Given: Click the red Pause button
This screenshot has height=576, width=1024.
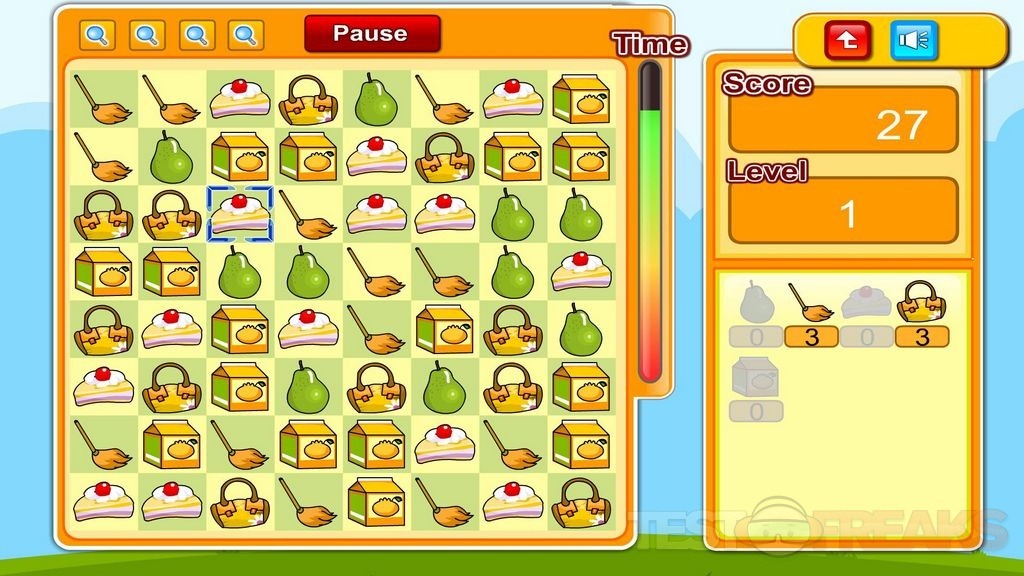Looking at the screenshot, I should 372,34.
